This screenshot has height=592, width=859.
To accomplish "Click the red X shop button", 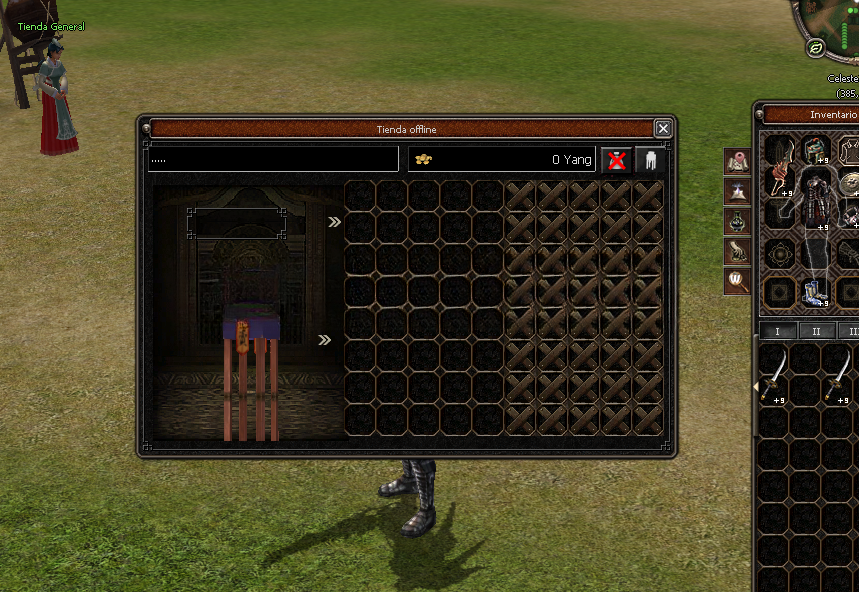I will pos(616,160).
